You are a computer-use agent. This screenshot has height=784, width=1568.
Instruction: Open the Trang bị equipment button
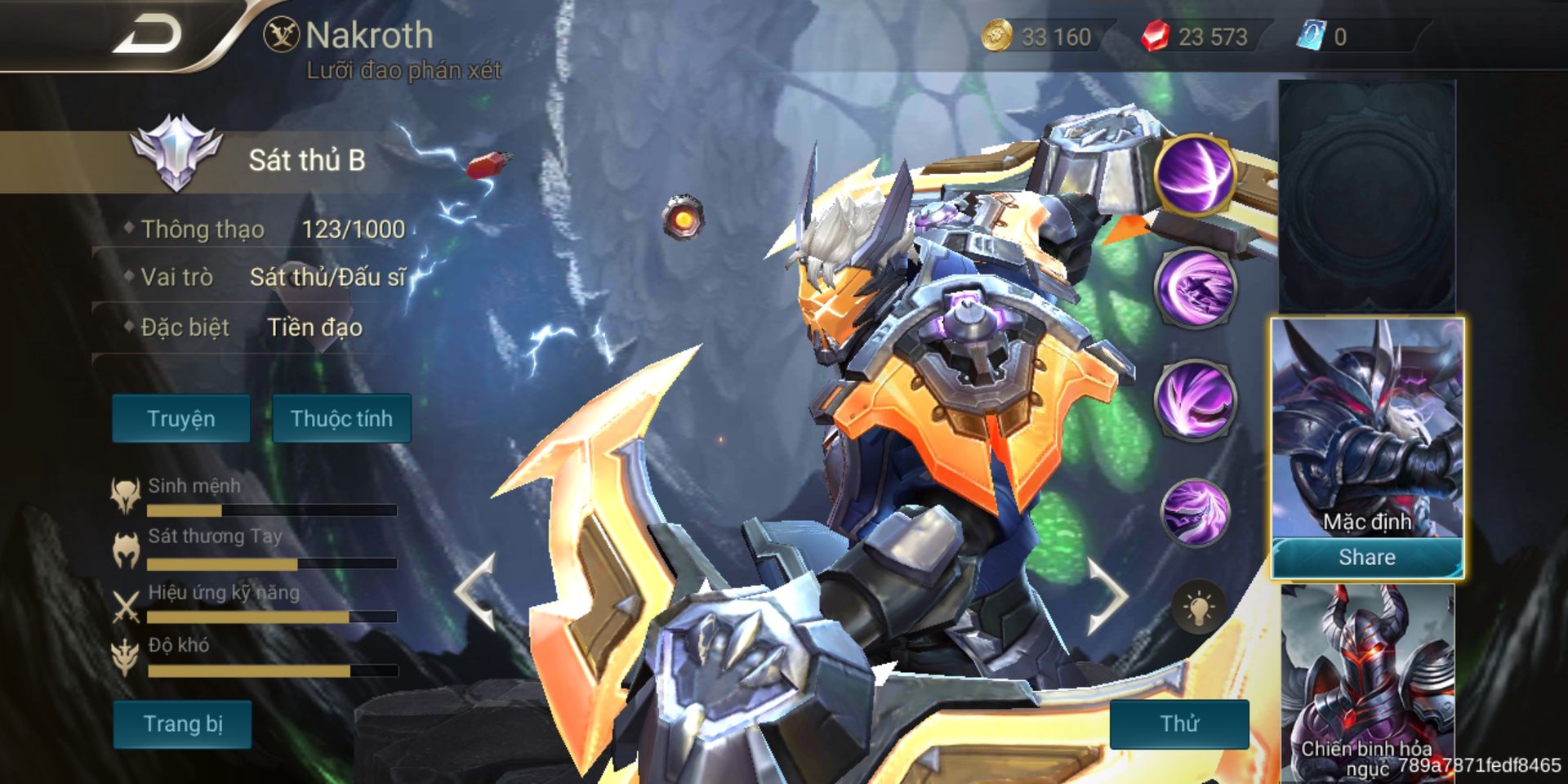pos(183,724)
